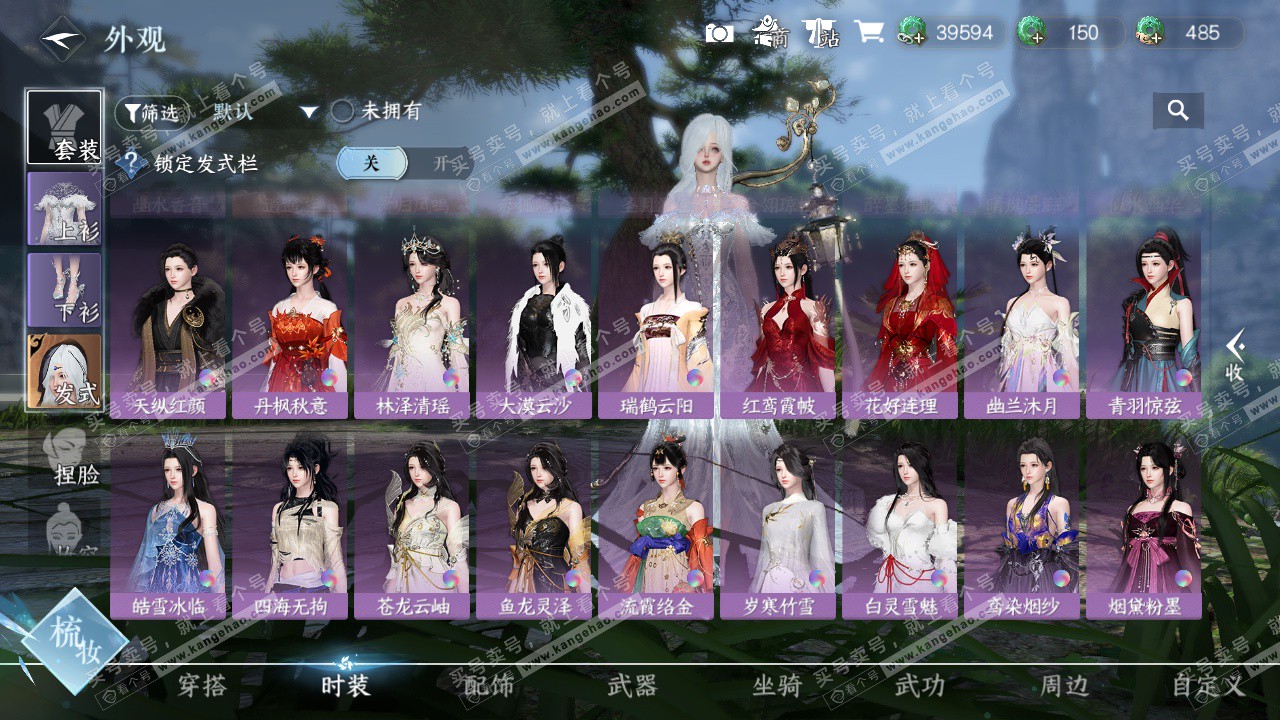This screenshot has width=1280, height=720.
Task: Pick the 青羽惊弦 outfit
Action: [x=1143, y=320]
